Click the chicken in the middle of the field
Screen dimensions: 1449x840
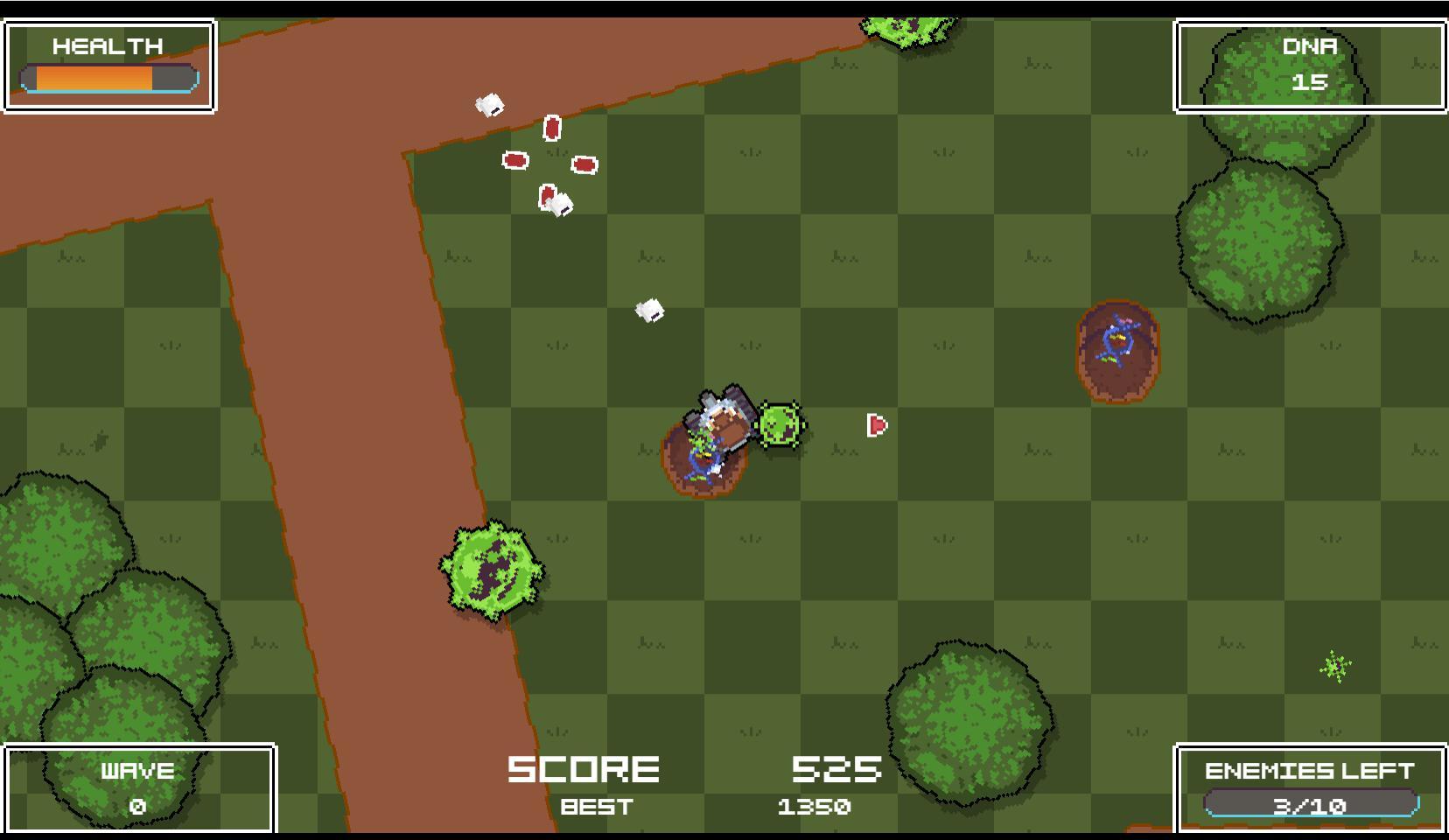(x=647, y=311)
